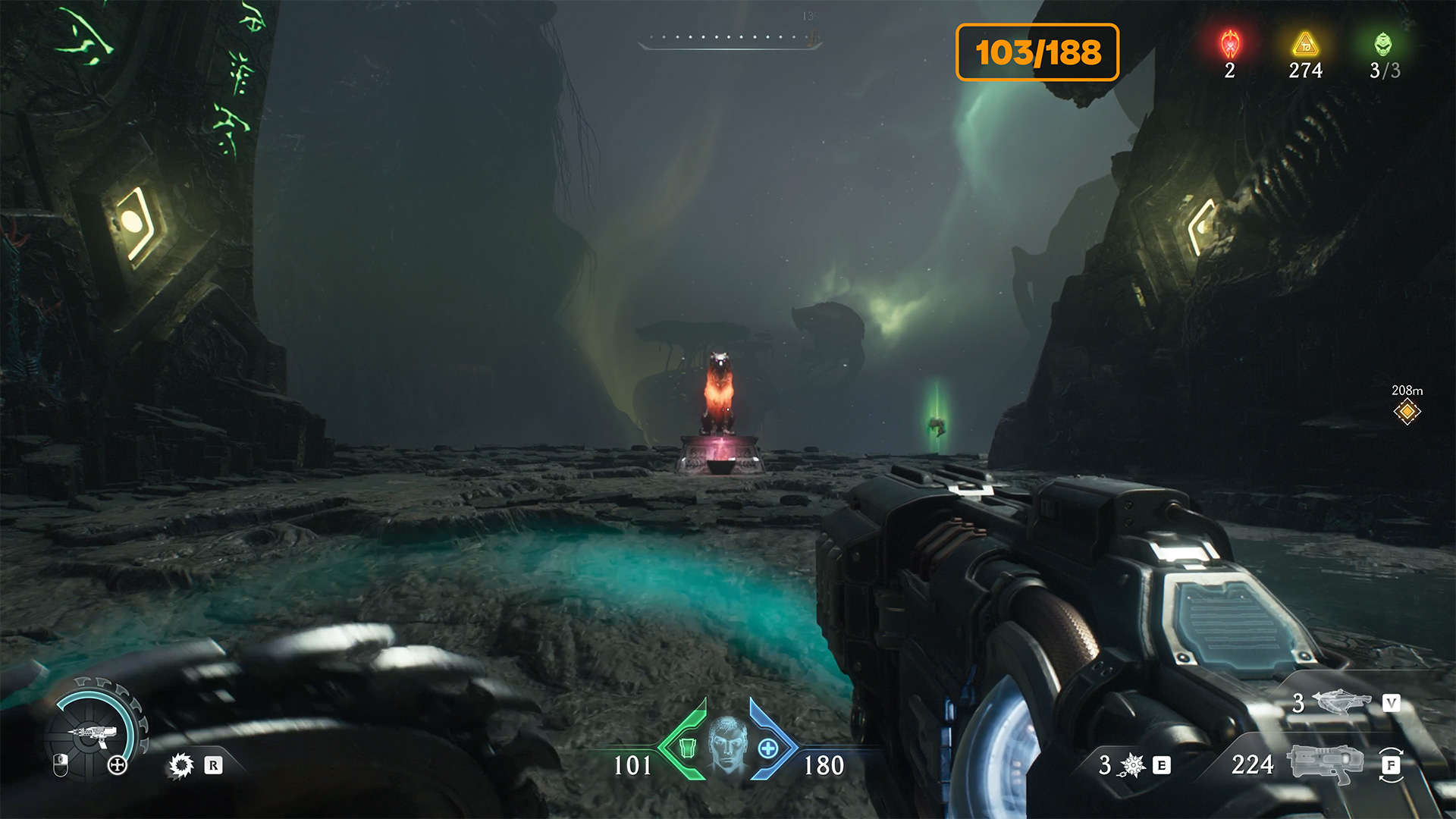
Task: Open the circular weapon wheel gauge
Action: pos(95,730)
